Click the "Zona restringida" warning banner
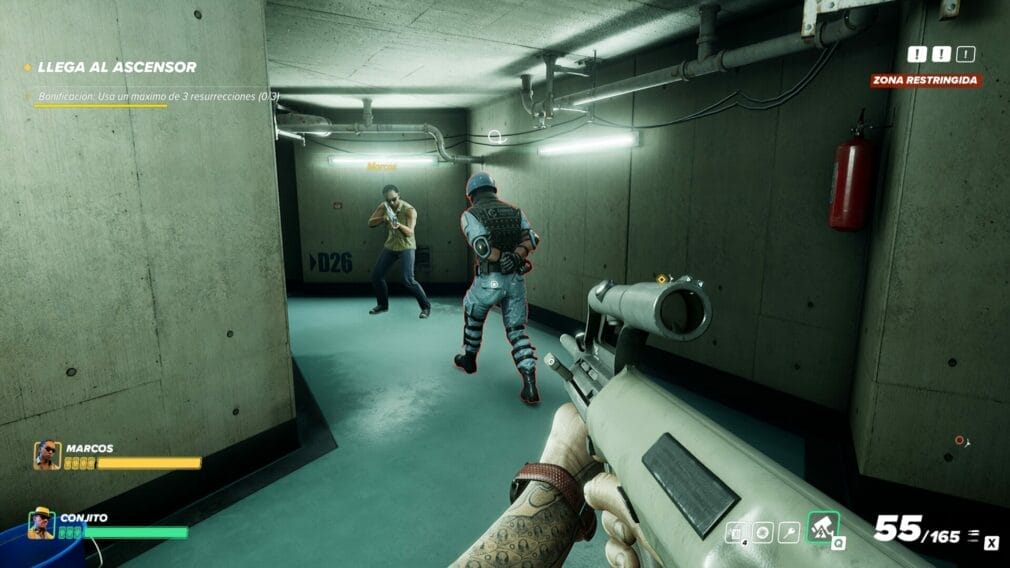Screen dimensions: 1010x568 925,80
